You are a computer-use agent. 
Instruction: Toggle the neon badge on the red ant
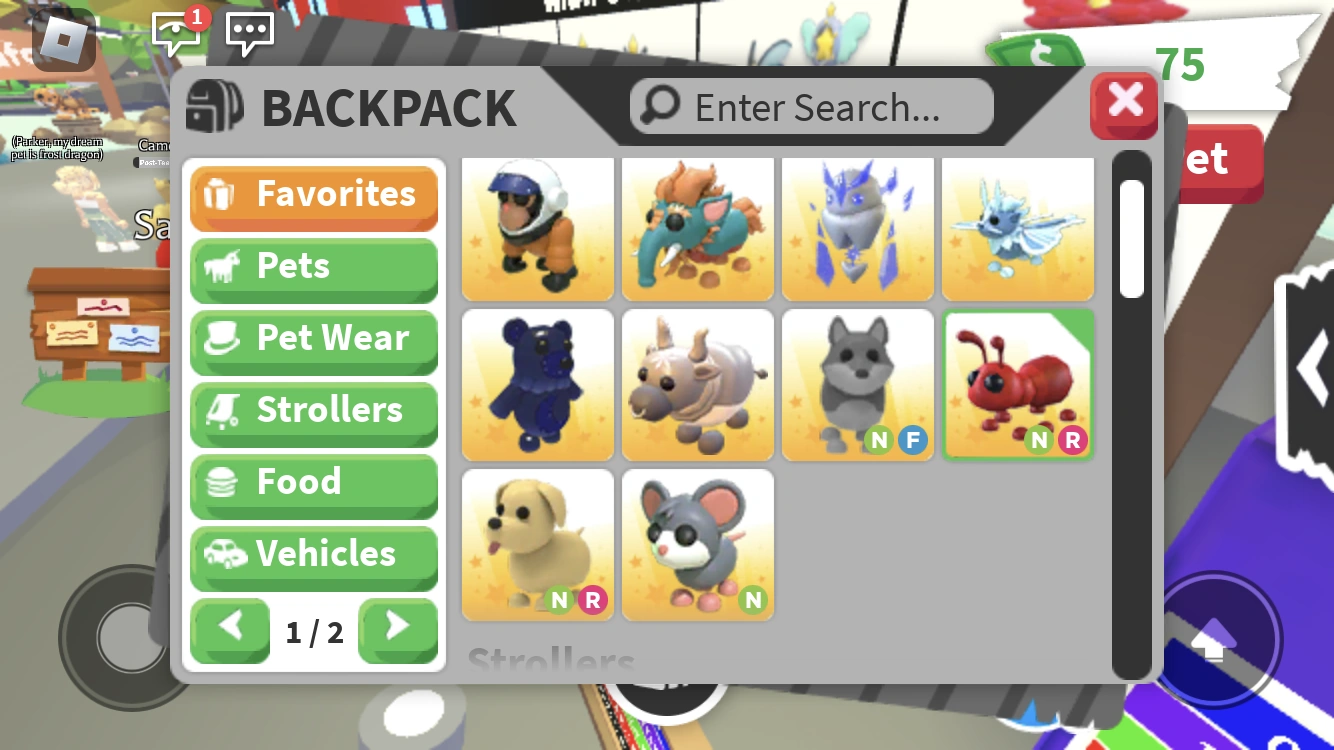1040,440
